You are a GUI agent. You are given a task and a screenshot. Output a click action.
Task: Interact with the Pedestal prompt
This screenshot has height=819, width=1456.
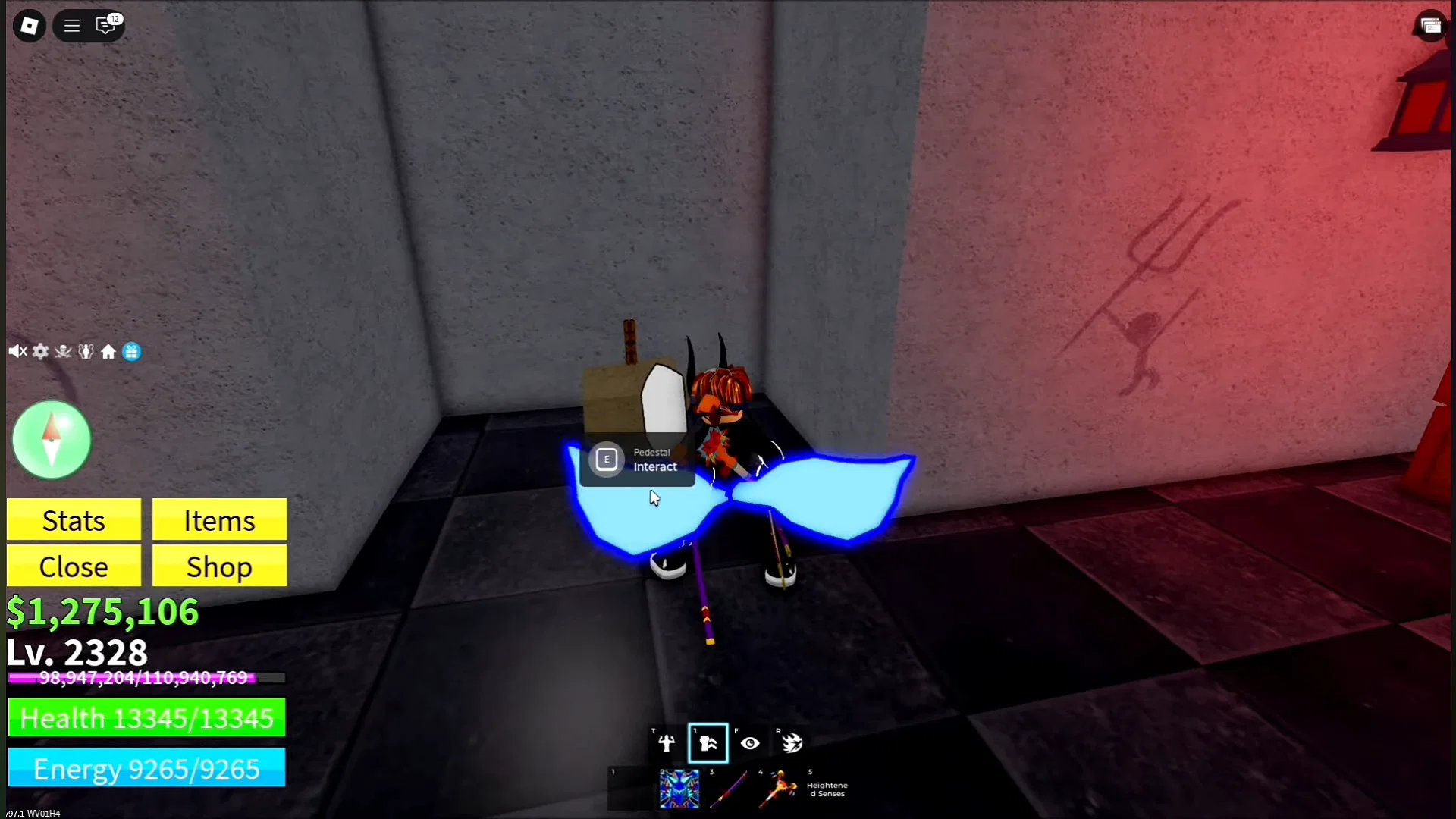pyautogui.click(x=637, y=460)
